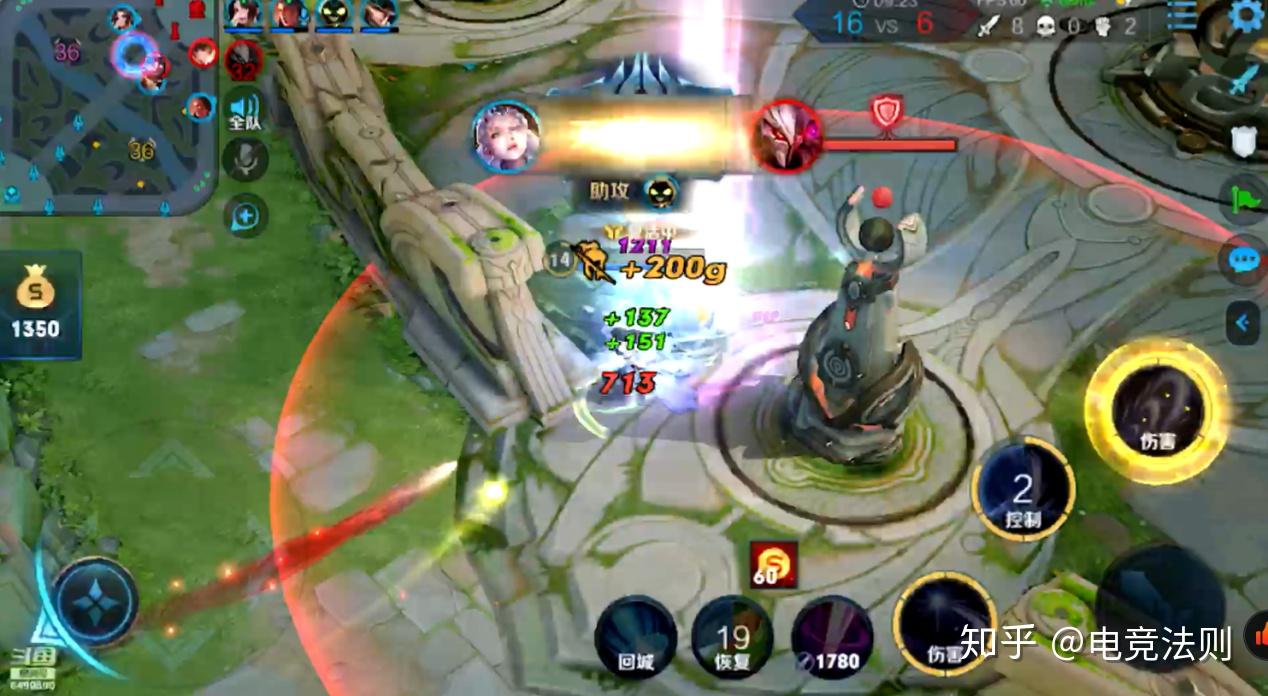Image resolution: width=1268 pixels, height=696 pixels.
Task: Open the settings gear
Action: tap(1247, 16)
